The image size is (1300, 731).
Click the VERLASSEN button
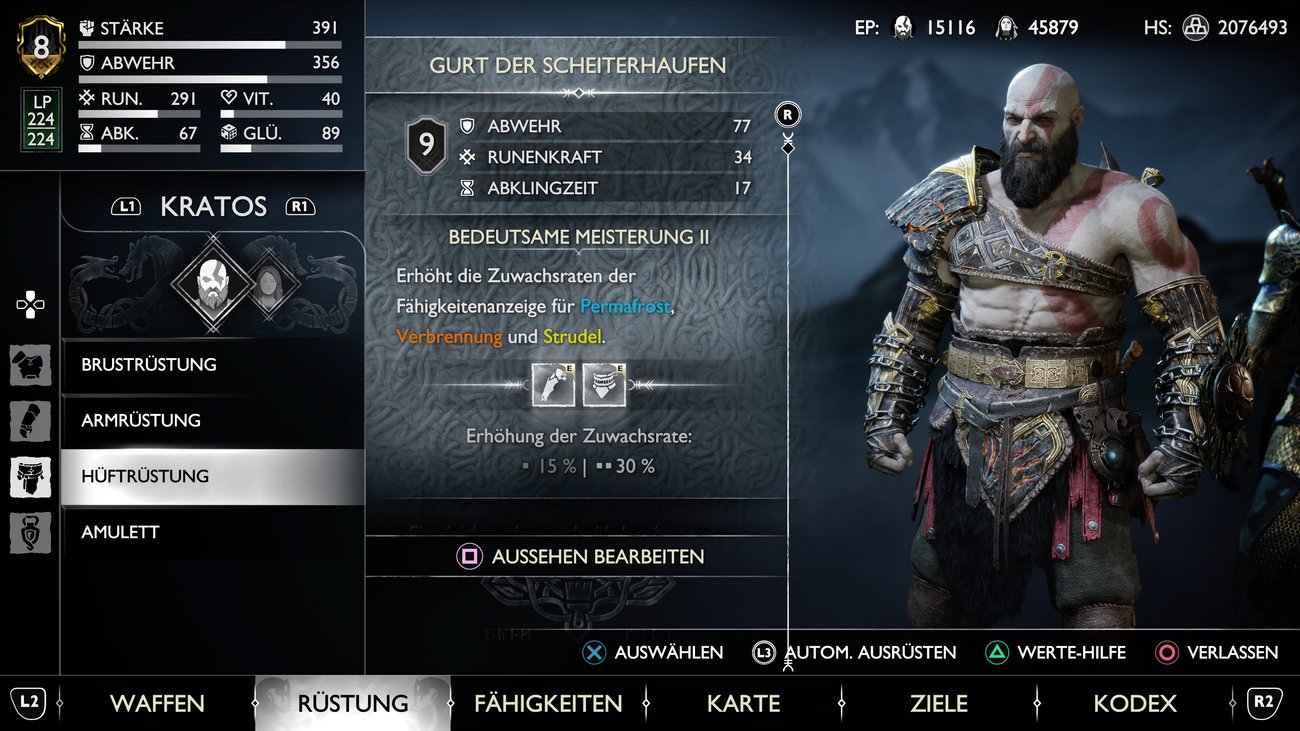coord(1216,652)
